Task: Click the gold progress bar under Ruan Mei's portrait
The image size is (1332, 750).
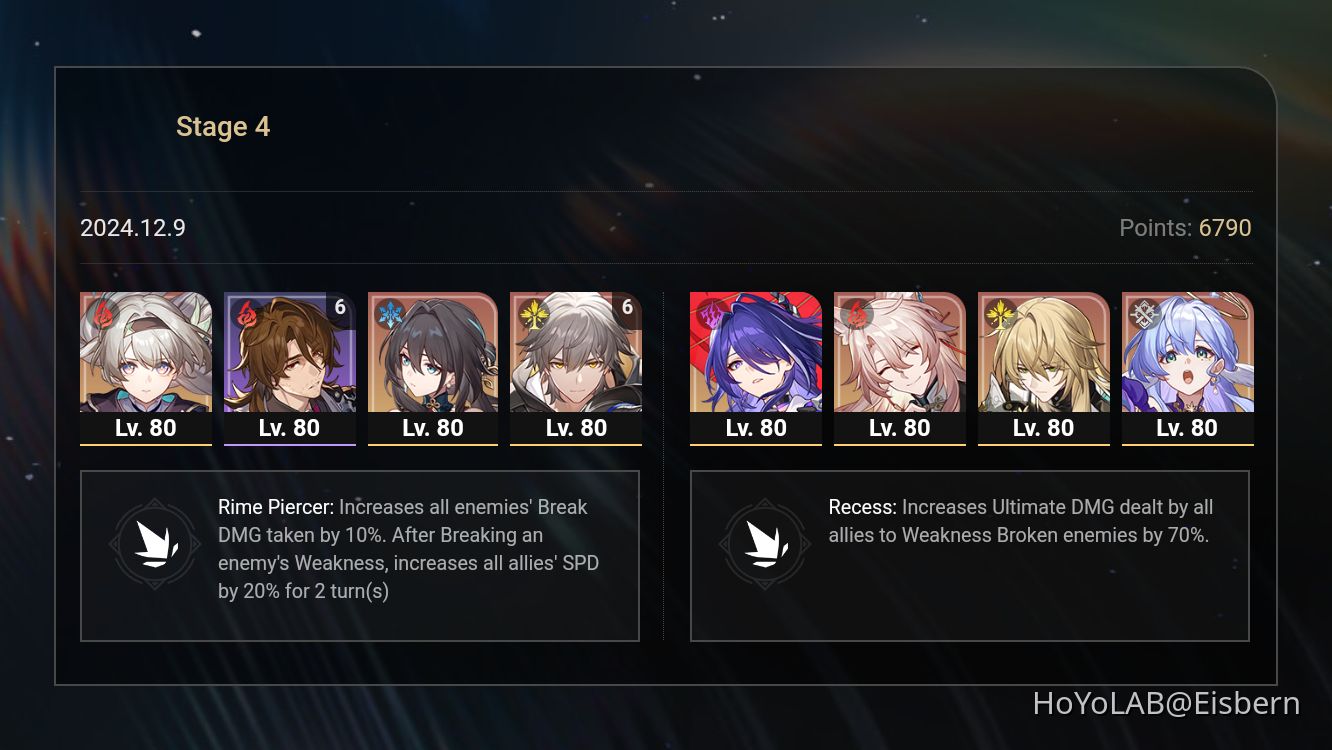Action: coord(433,446)
